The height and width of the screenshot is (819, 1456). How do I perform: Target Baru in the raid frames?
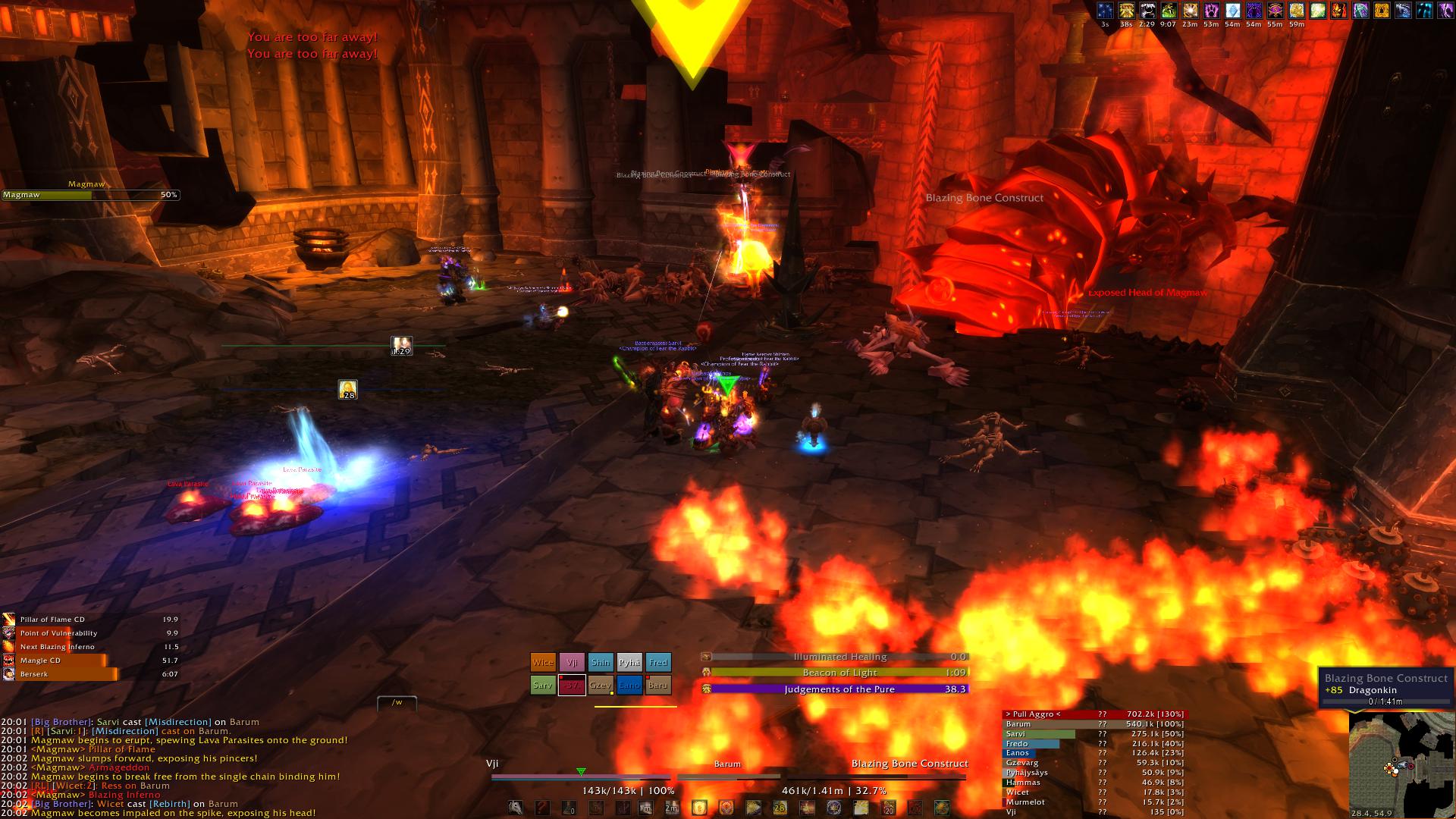pyautogui.click(x=658, y=685)
